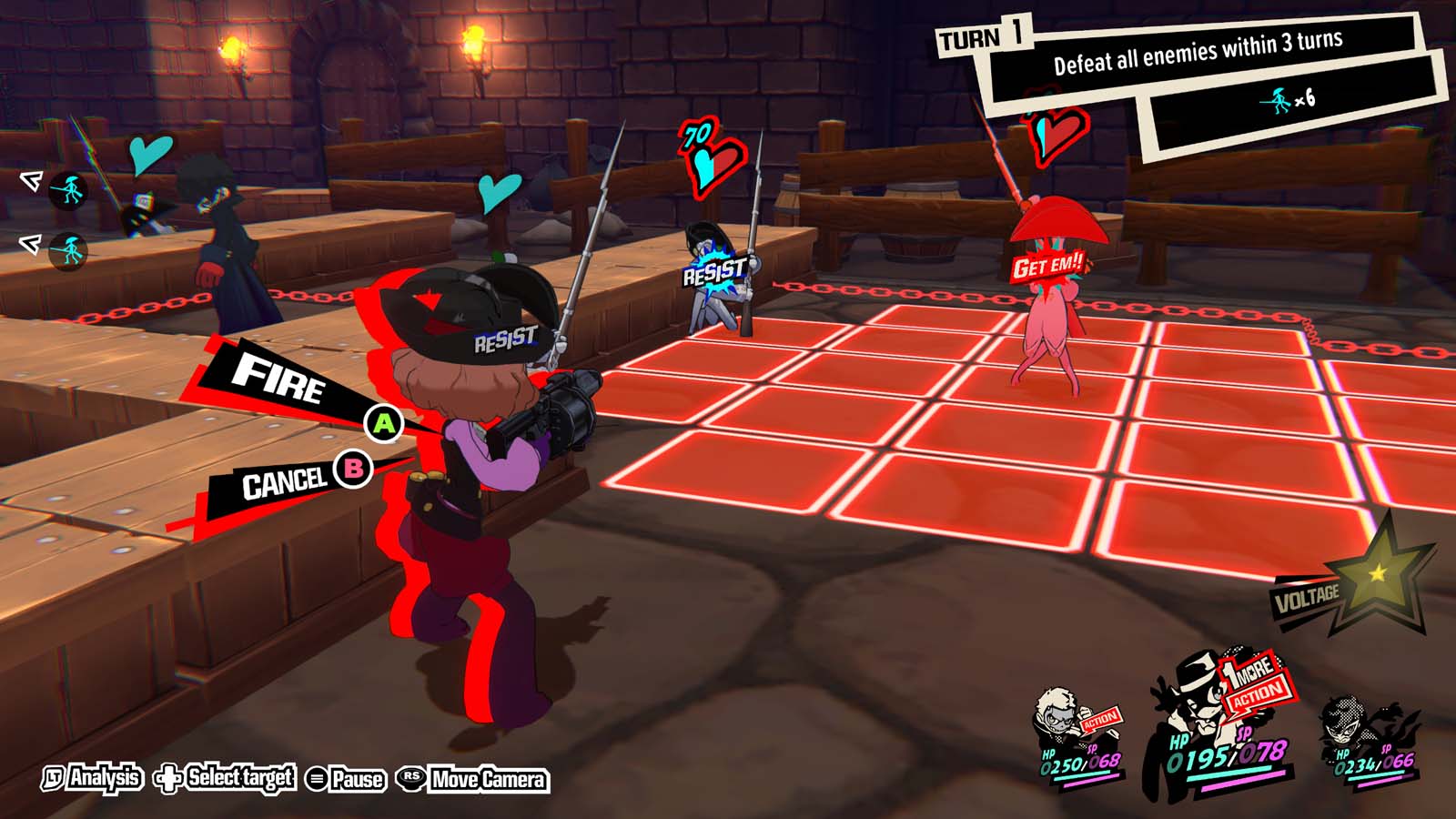Click the LS Analysis stick icon
Screen dimensions: 1456x819
[x=55, y=779]
